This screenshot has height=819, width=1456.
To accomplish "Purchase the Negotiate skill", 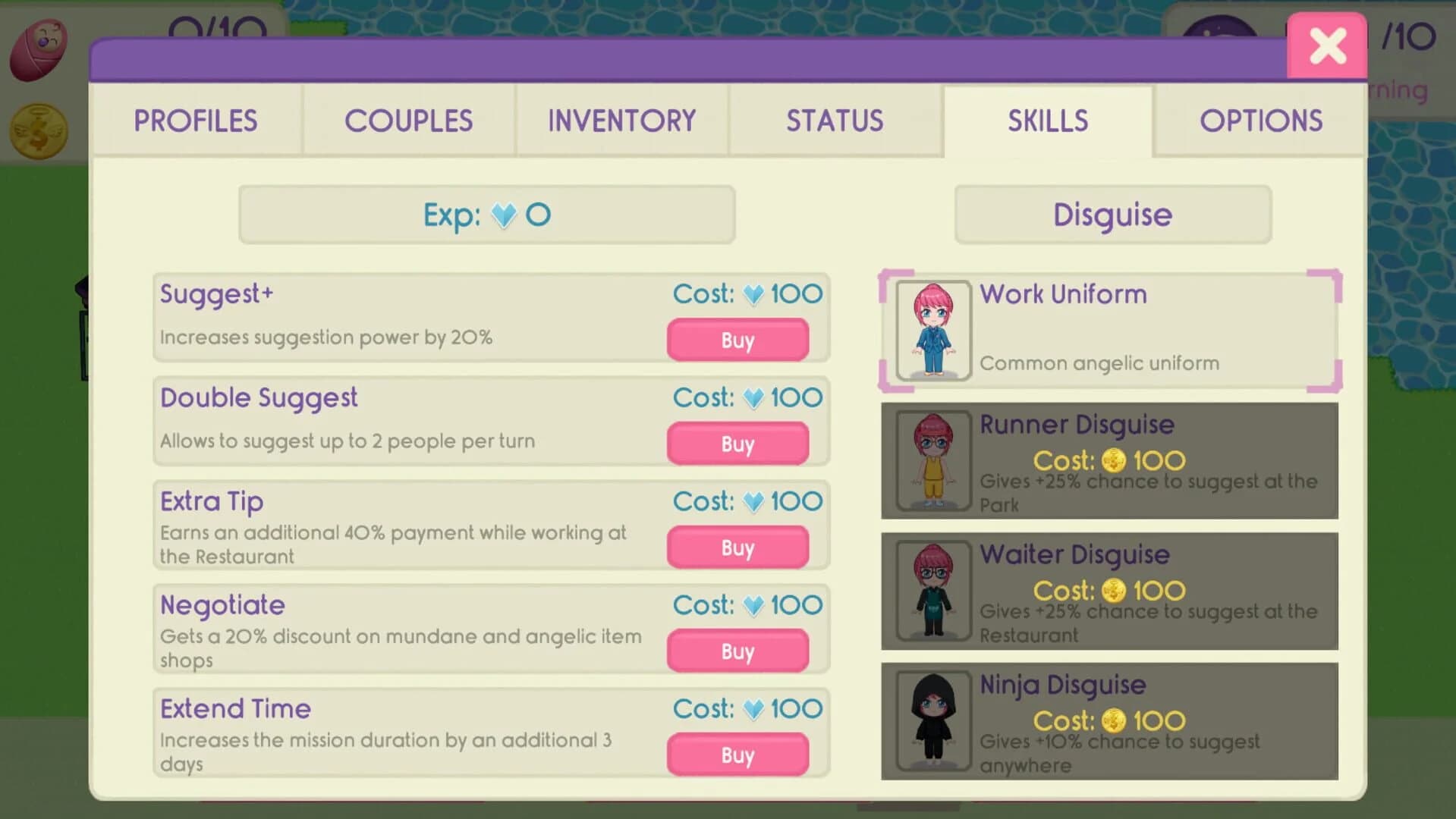I will pos(737,650).
